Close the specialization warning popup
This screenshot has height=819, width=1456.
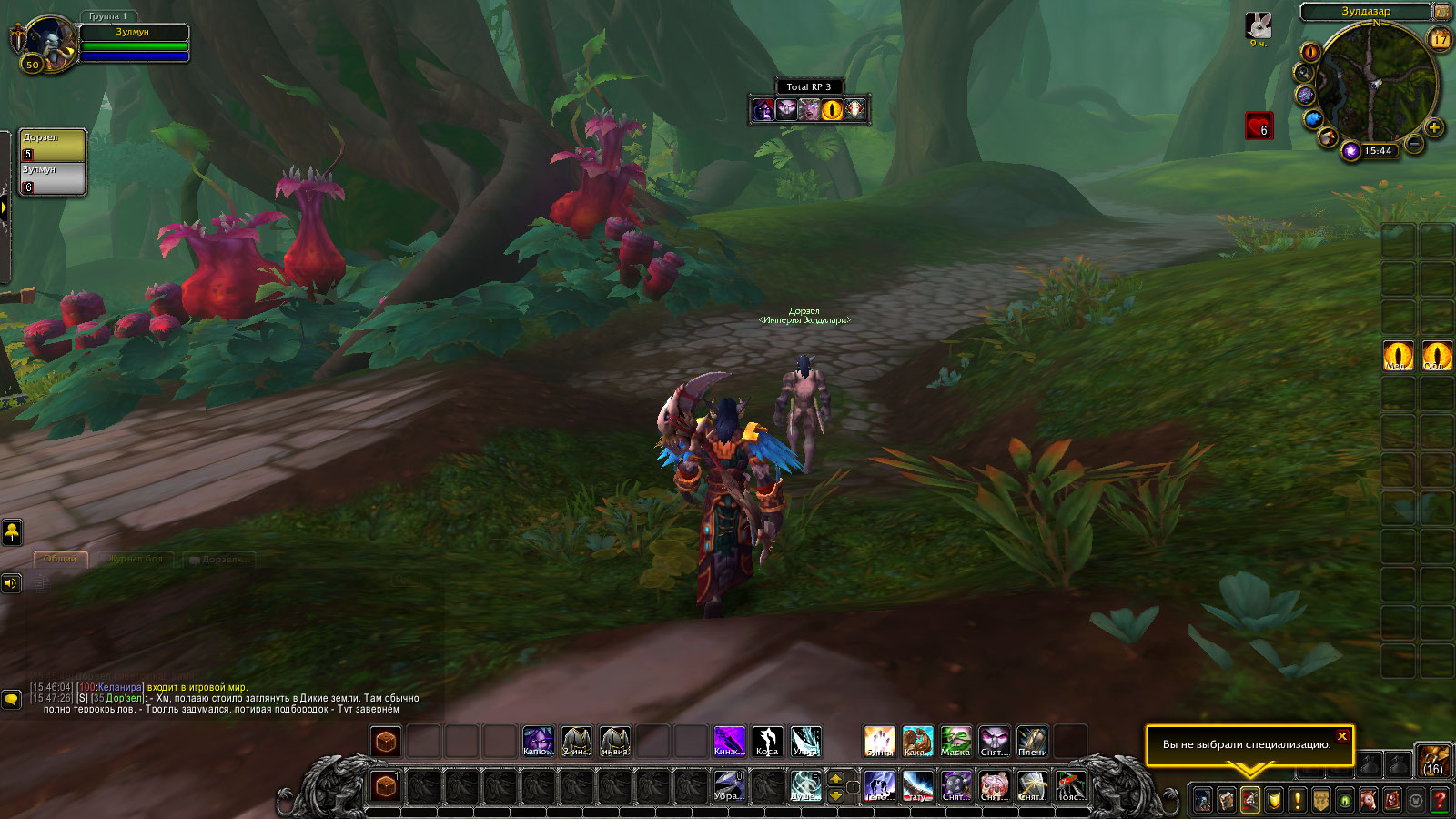coord(1342,736)
